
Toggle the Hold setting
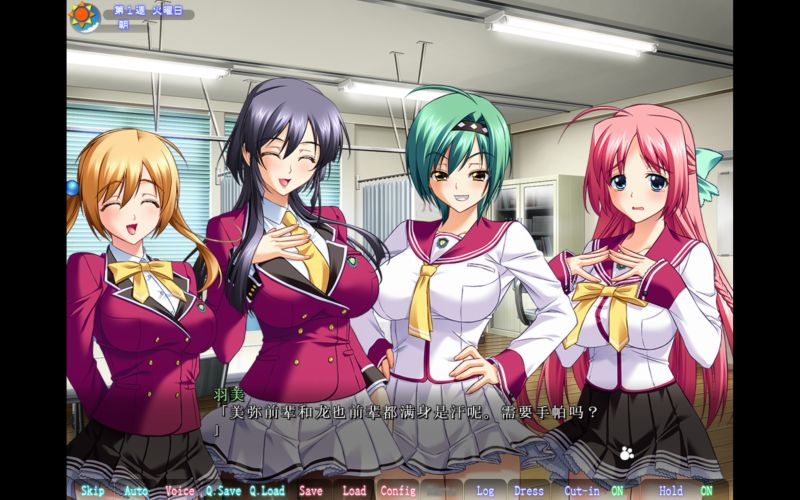coord(685,491)
